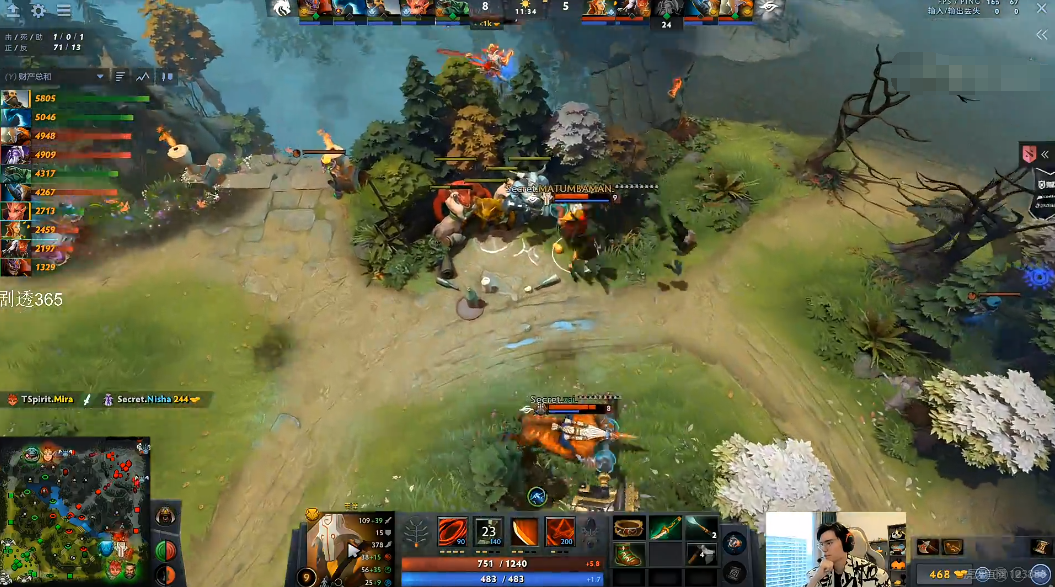Activate the Blade Fury ability
Viewport: 1055px width, 587px height.
[x=453, y=532]
